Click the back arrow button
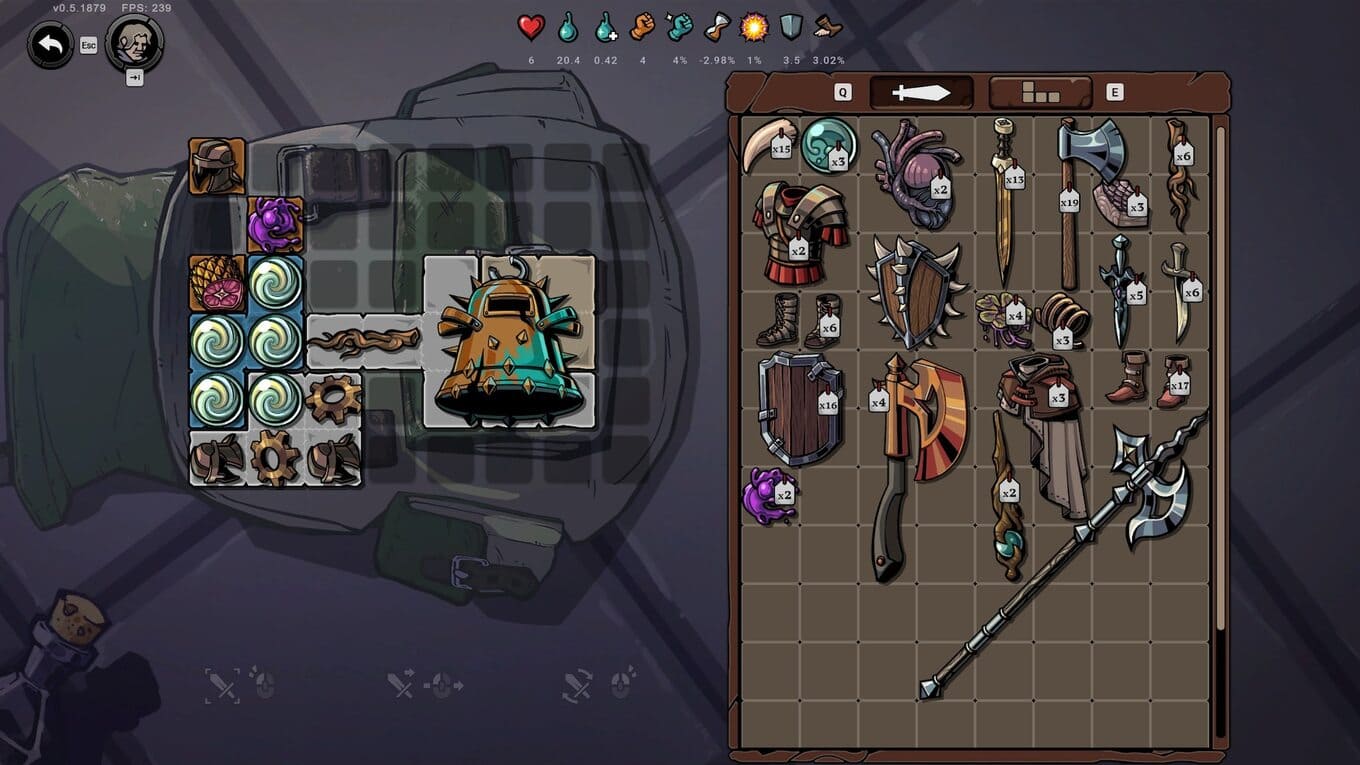 coord(50,44)
